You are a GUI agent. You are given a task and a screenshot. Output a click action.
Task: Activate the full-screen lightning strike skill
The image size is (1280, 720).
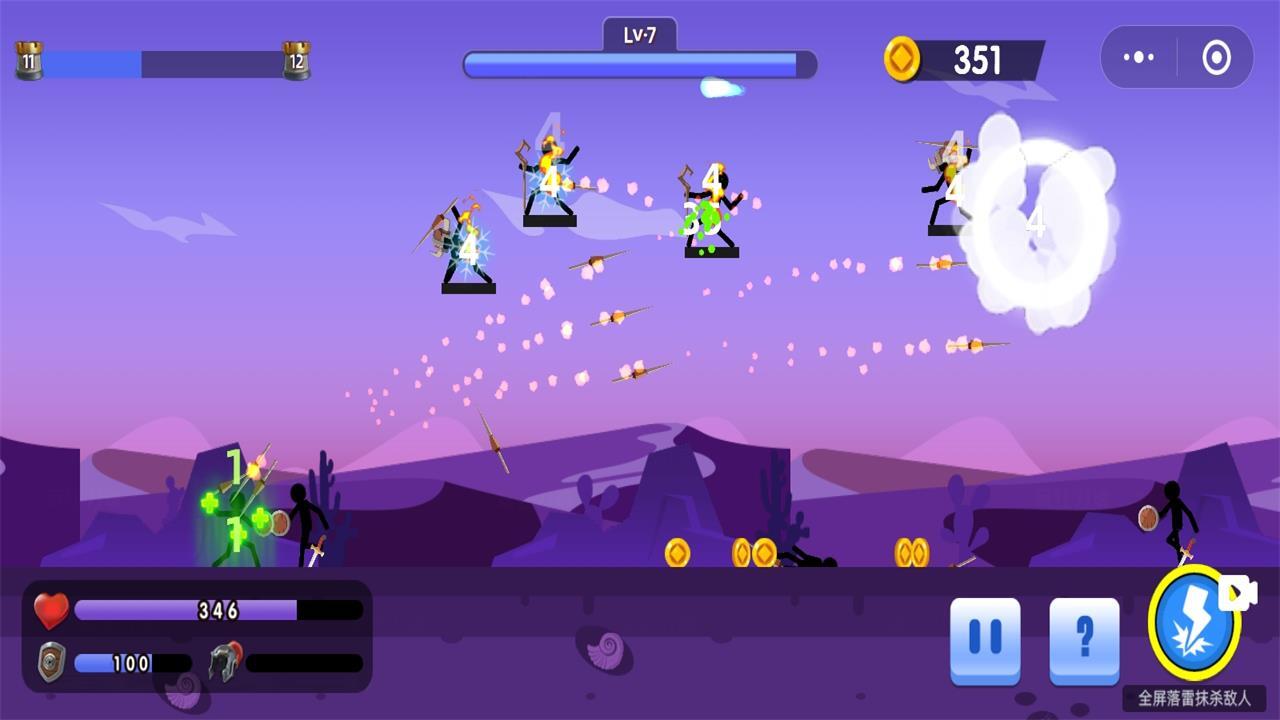coord(1193,624)
